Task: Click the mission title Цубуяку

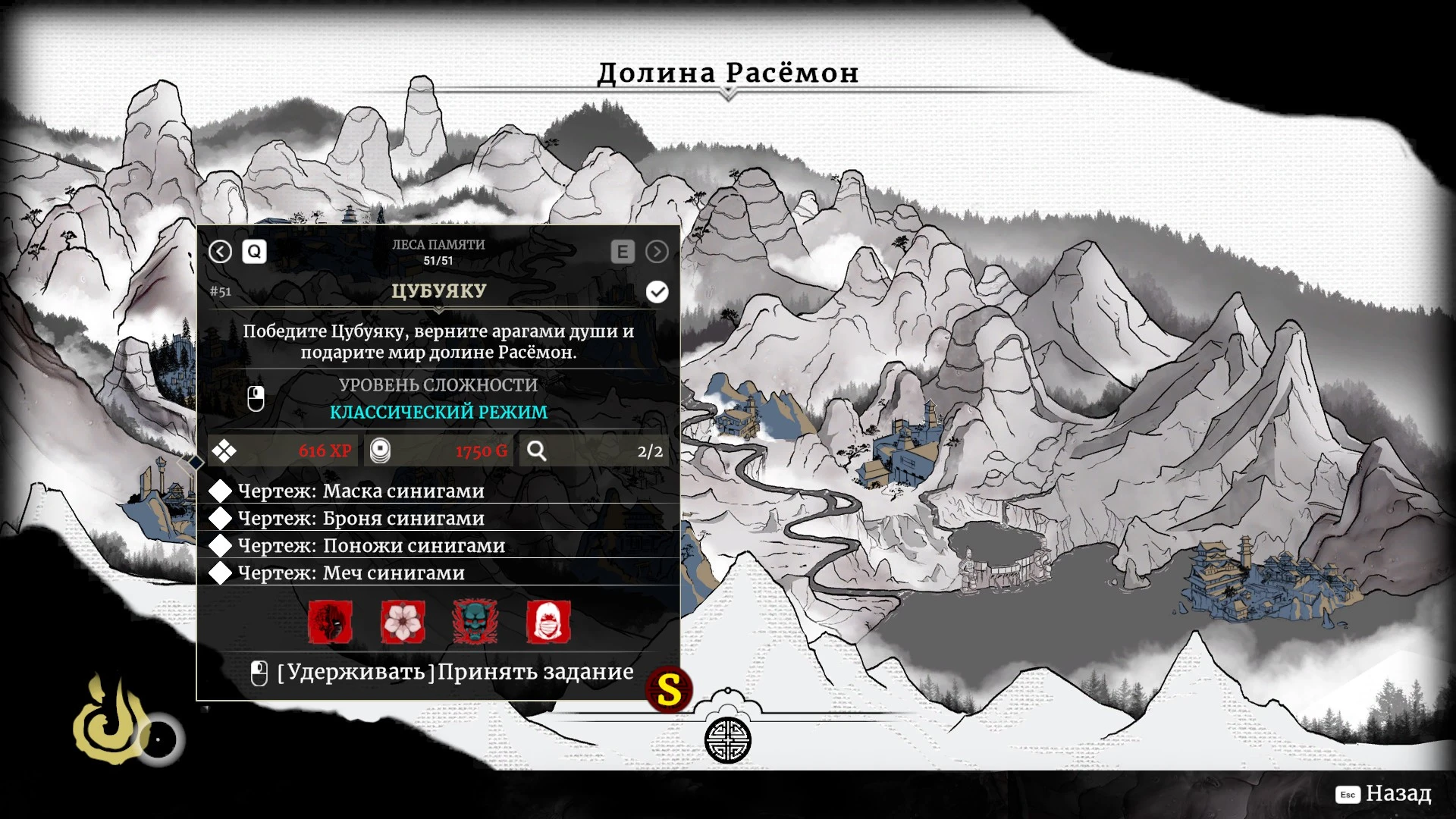Action: (x=440, y=290)
